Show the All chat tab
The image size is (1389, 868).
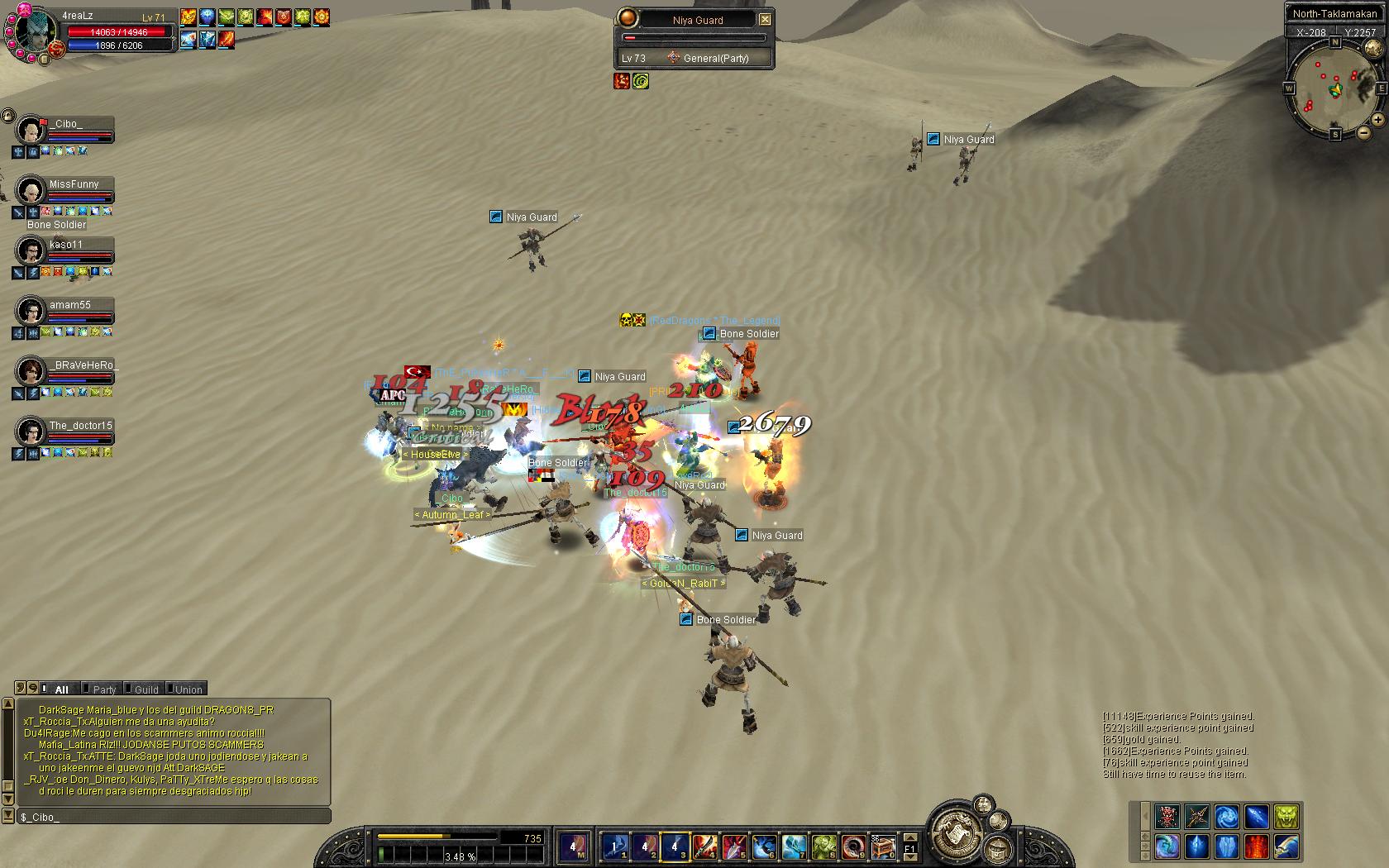tap(61, 689)
